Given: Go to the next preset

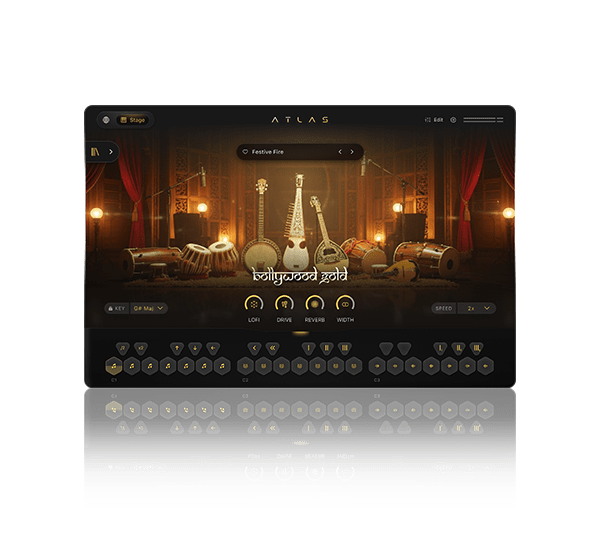Looking at the screenshot, I should [x=353, y=152].
